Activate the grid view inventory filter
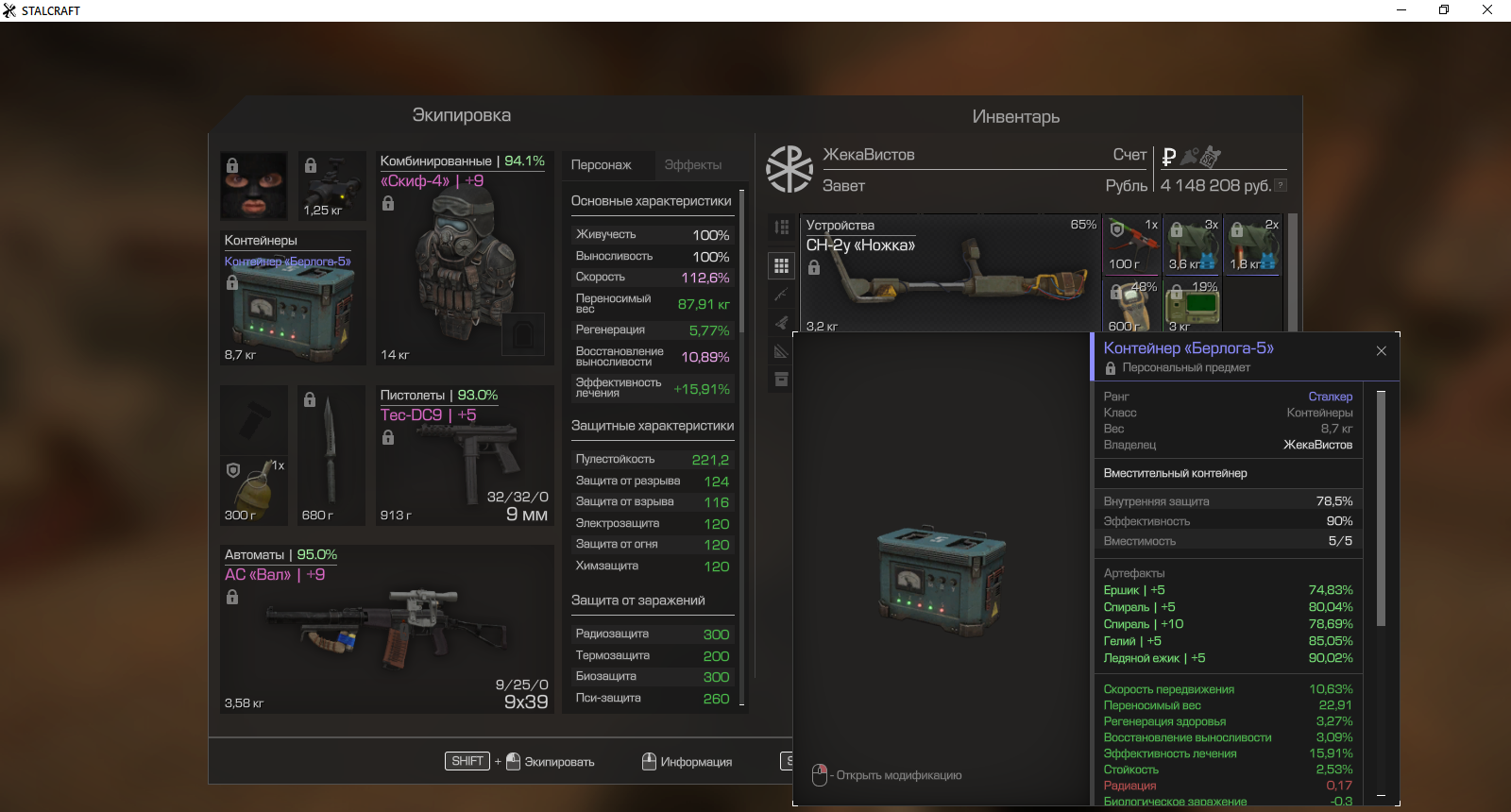This screenshot has width=1511, height=812. click(781, 266)
